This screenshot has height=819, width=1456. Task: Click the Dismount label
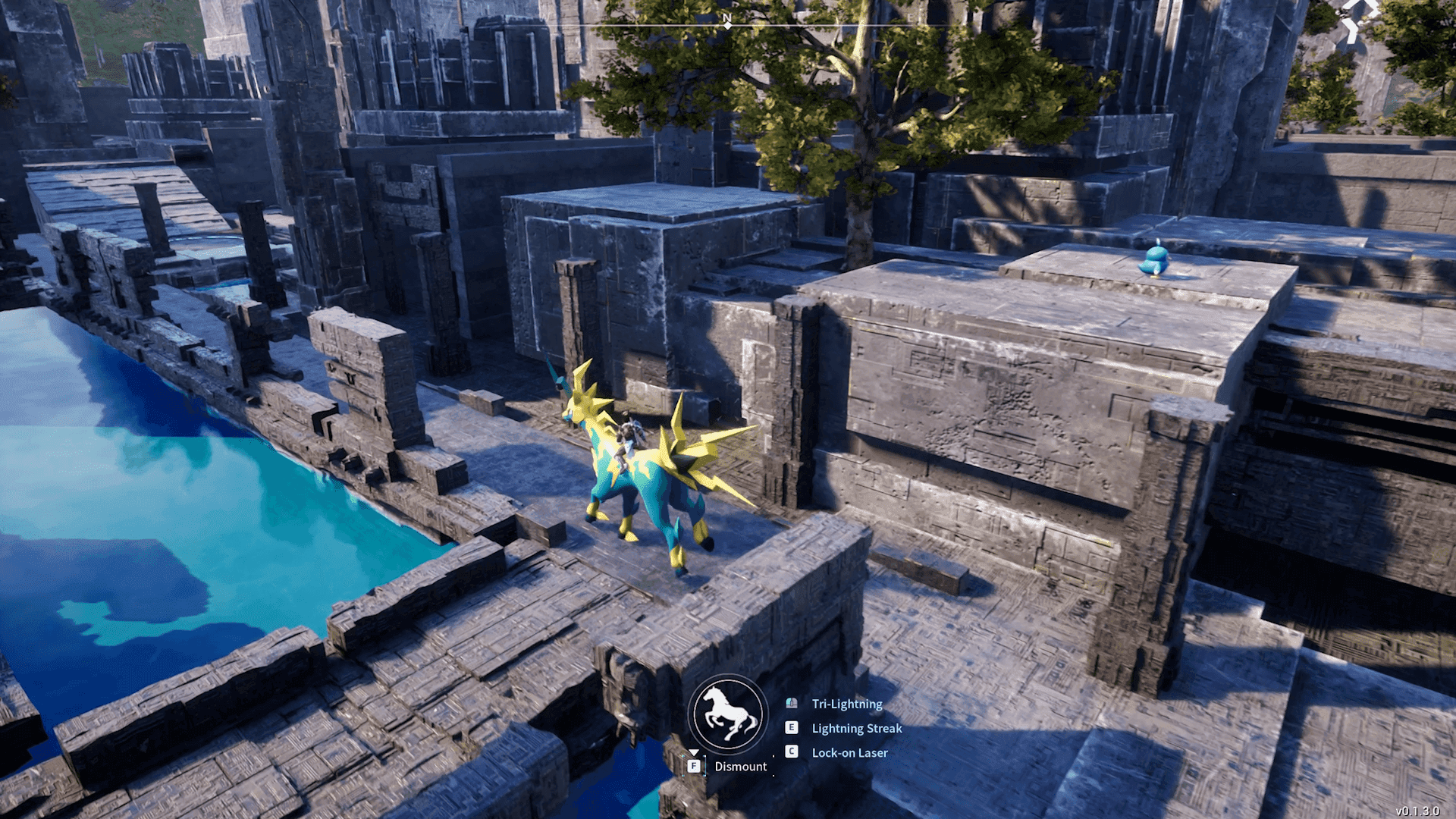(x=740, y=767)
